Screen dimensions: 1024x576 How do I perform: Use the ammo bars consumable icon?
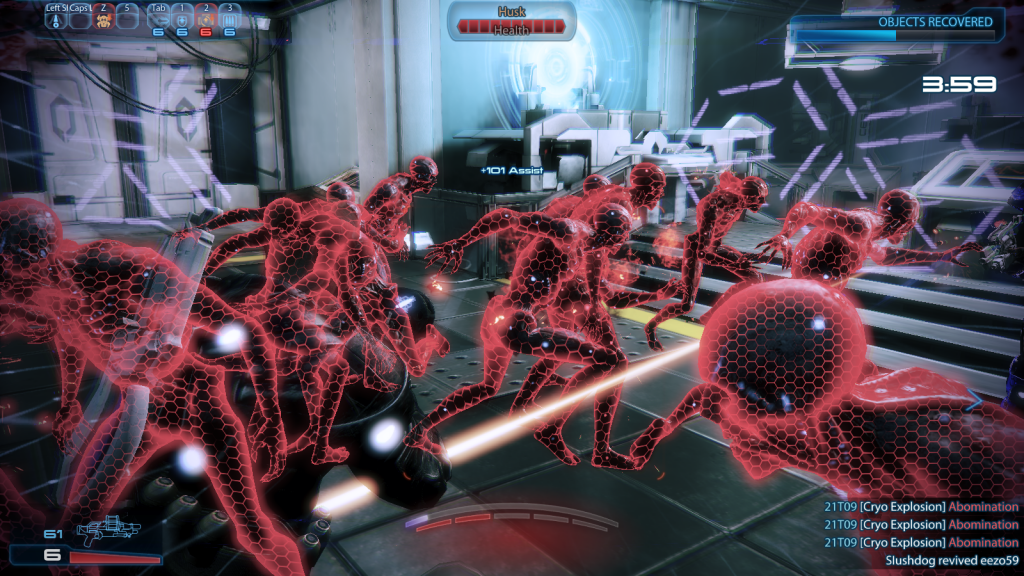click(229, 19)
